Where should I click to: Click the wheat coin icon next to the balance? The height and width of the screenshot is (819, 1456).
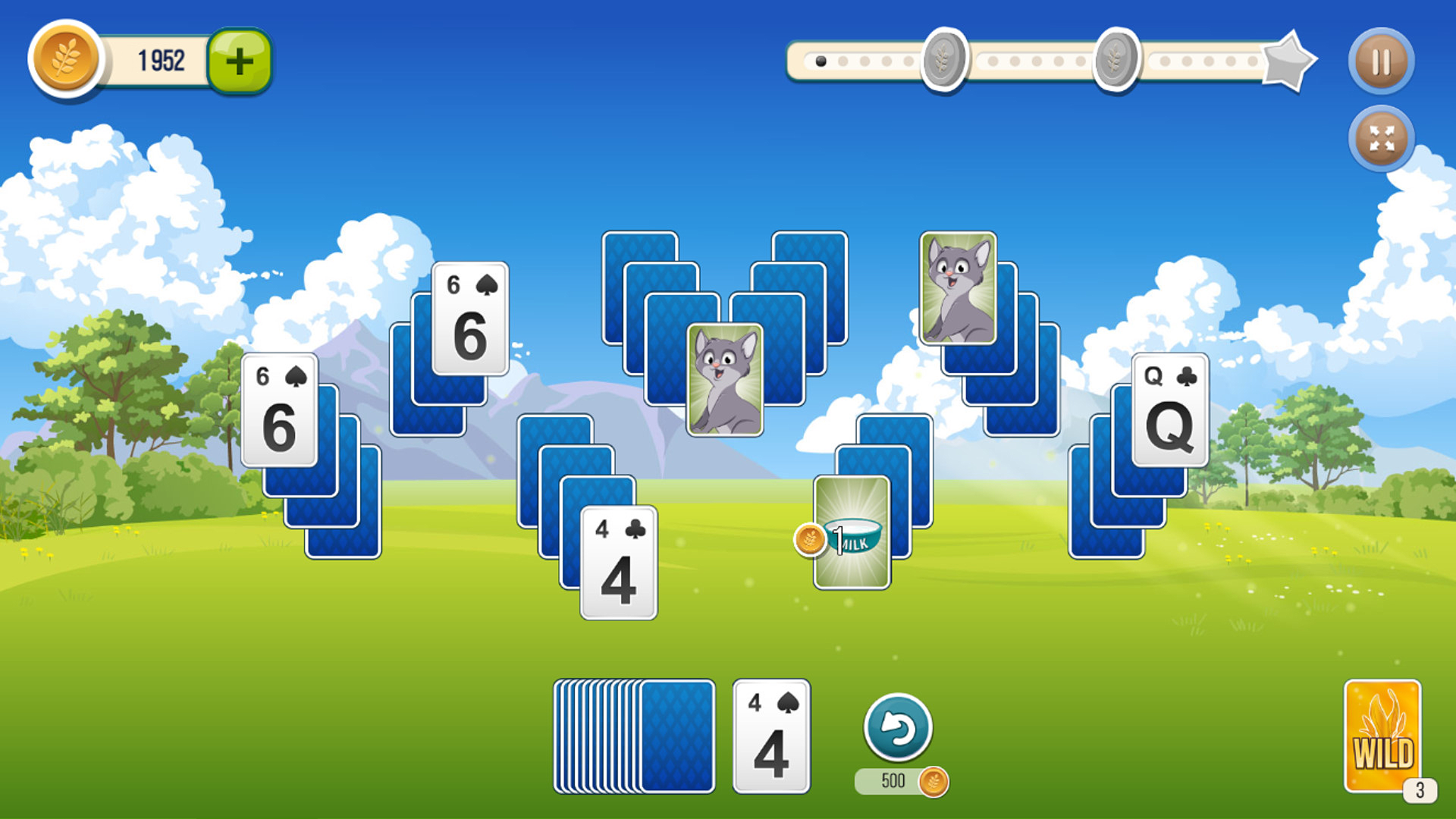tap(64, 61)
